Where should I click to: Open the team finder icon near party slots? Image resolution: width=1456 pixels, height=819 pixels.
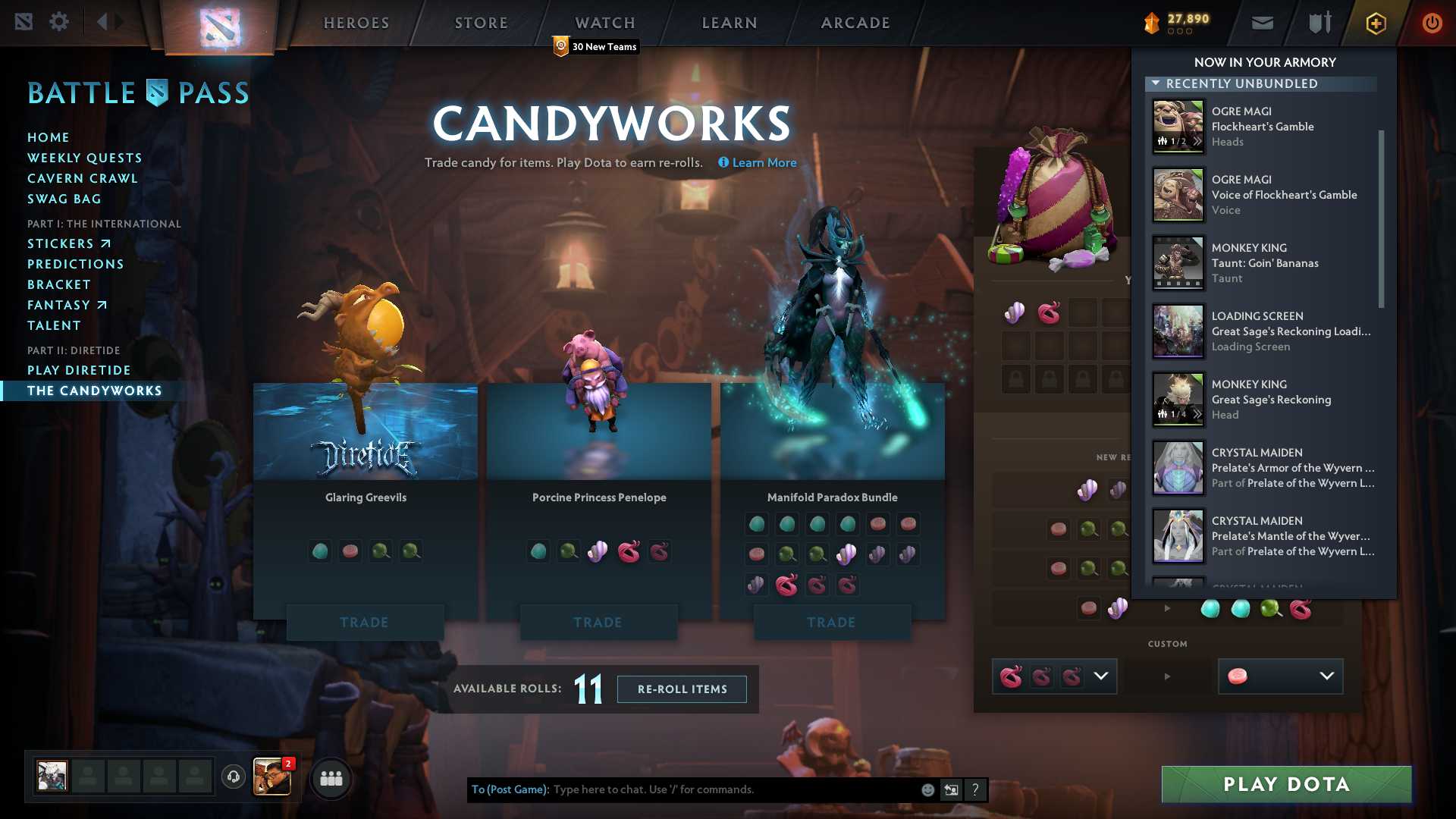tap(331, 777)
